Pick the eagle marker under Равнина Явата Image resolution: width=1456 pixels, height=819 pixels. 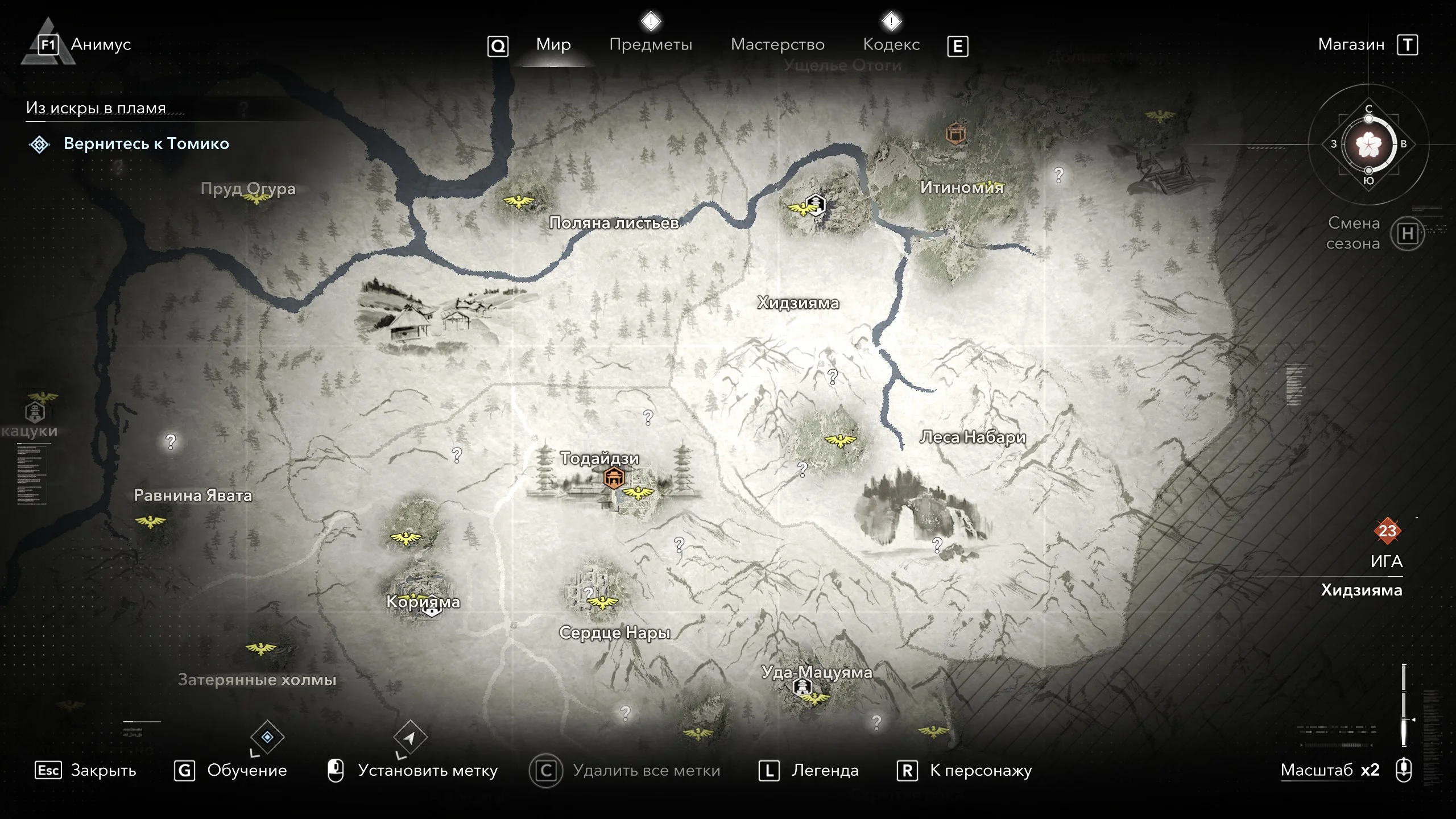[150, 521]
